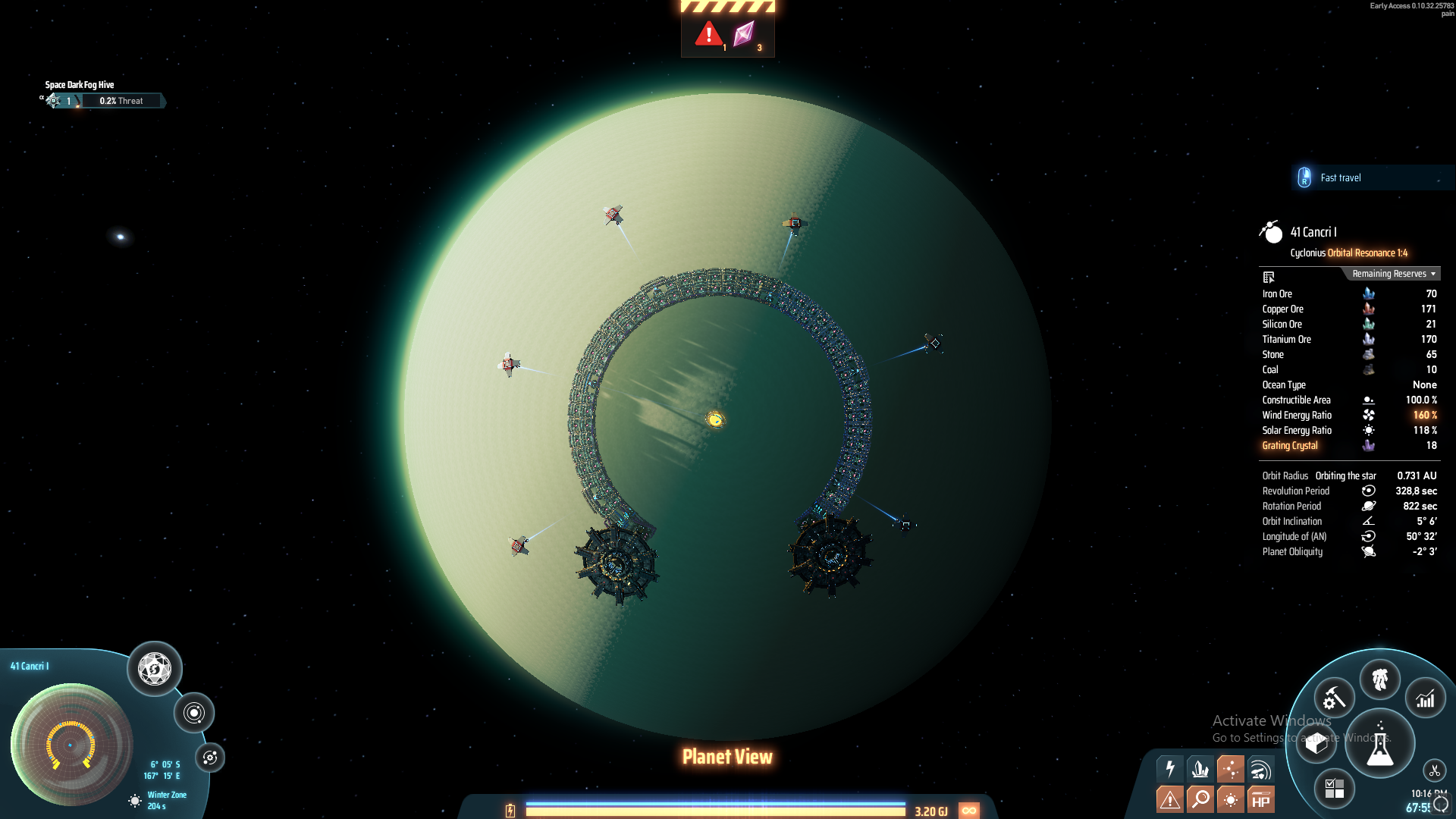Open the Fast travel button
Image resolution: width=1456 pixels, height=819 pixels.
click(x=1340, y=177)
